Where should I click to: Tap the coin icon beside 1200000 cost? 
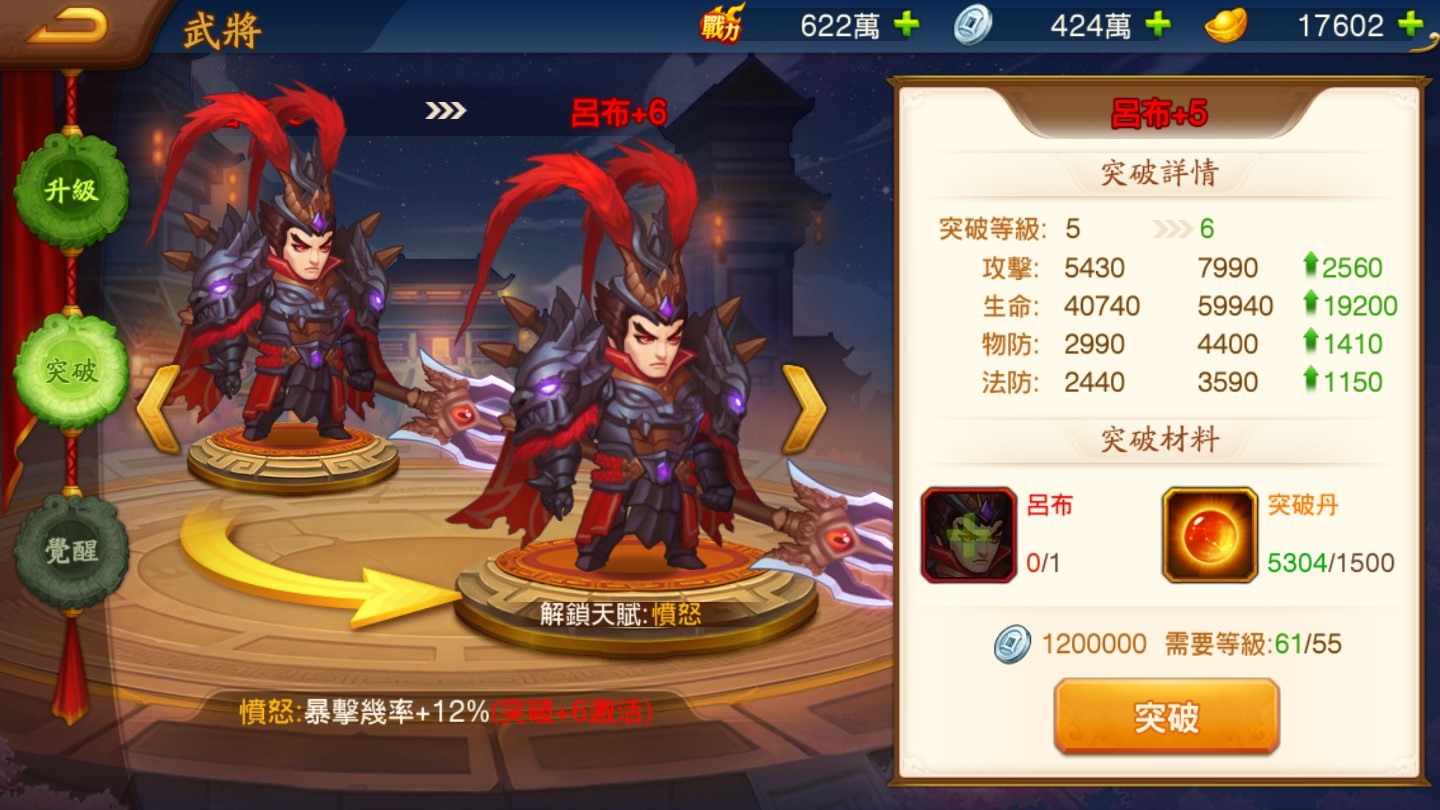click(x=1013, y=644)
